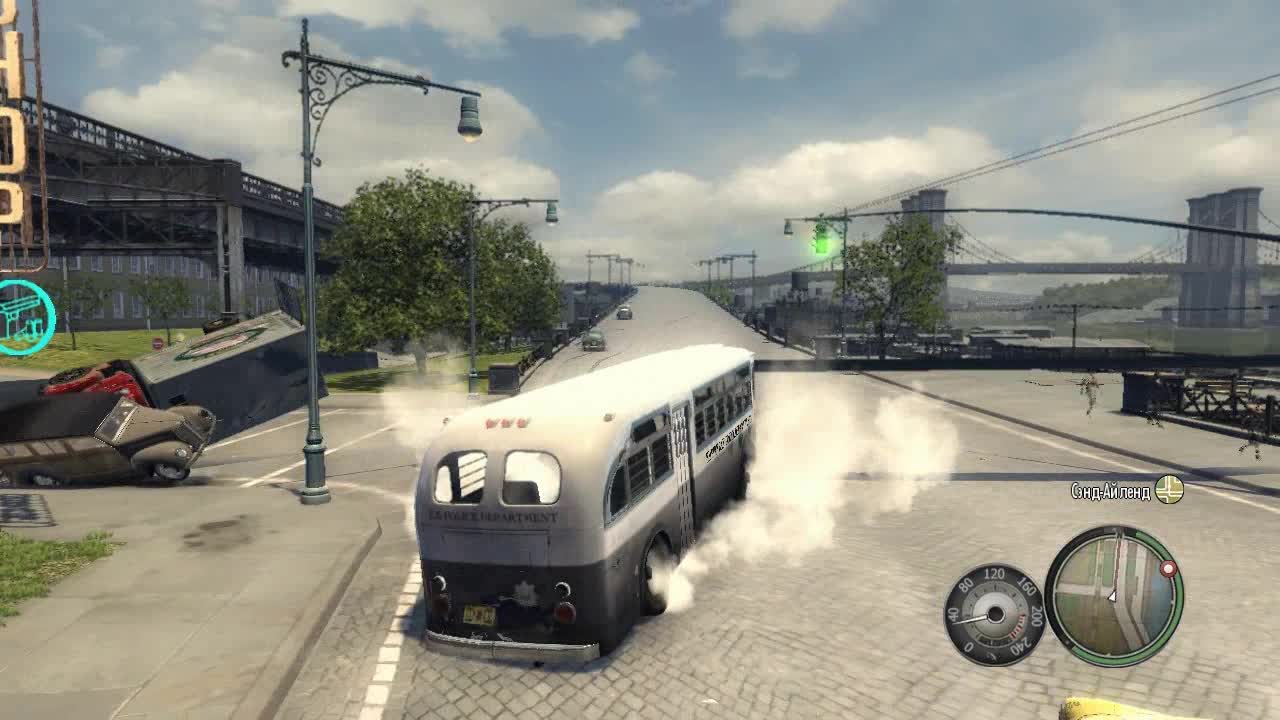This screenshot has height=720, width=1280.
Task: Click the WWW emblem on the bus rear
Action: tap(505, 425)
